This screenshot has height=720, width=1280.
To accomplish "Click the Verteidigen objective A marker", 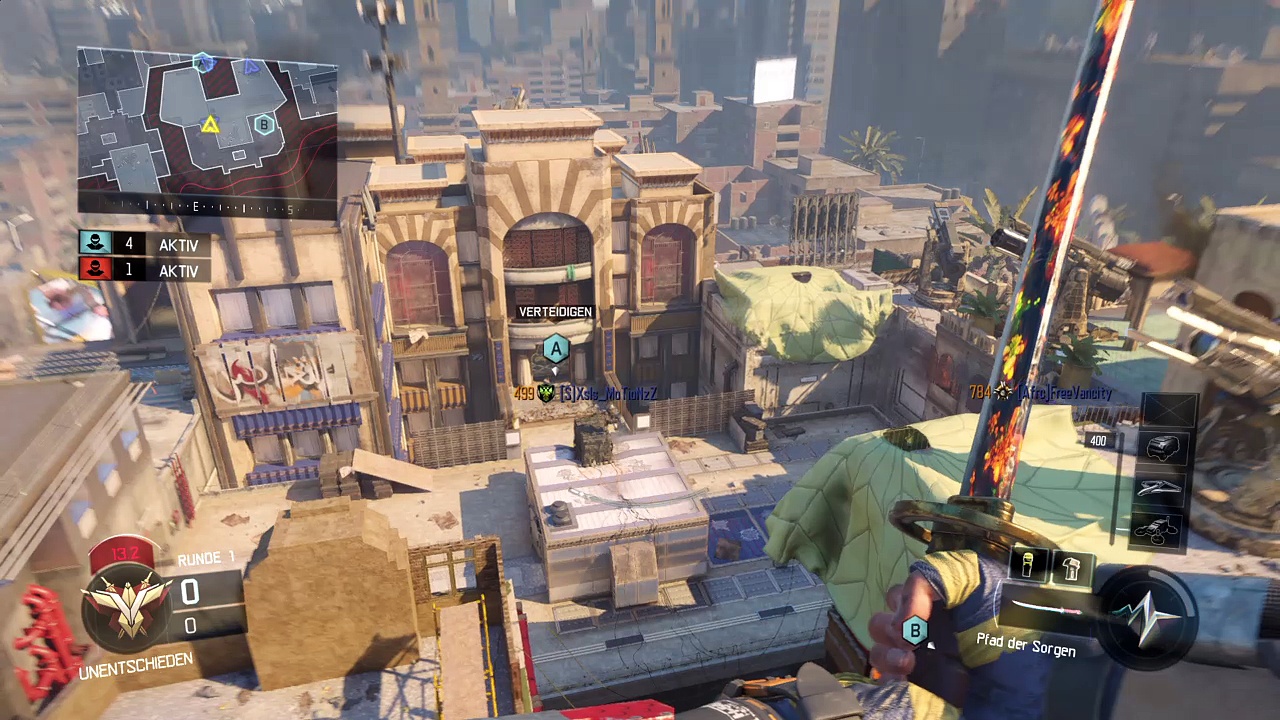I will coord(555,349).
